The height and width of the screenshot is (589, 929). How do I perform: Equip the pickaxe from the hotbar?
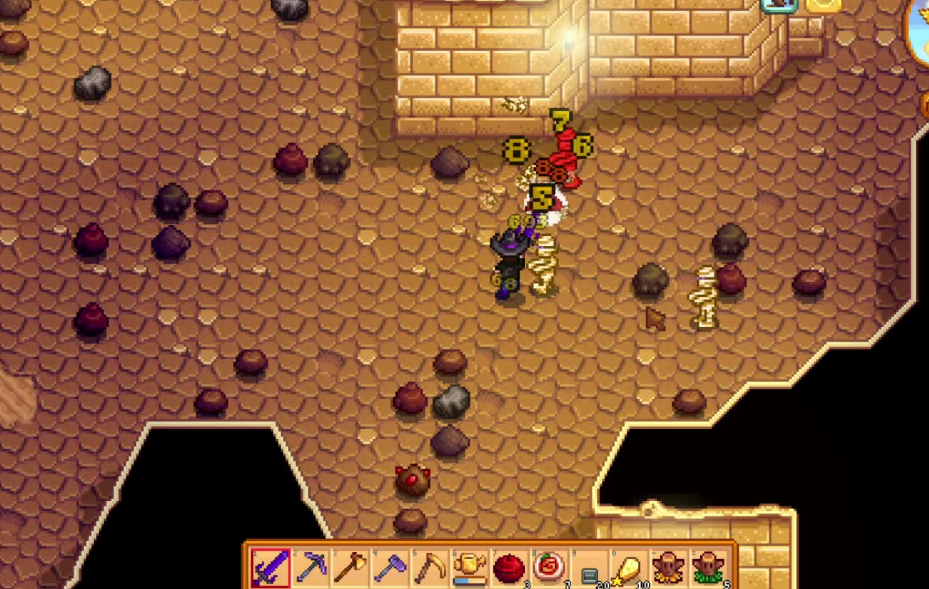coord(311,568)
